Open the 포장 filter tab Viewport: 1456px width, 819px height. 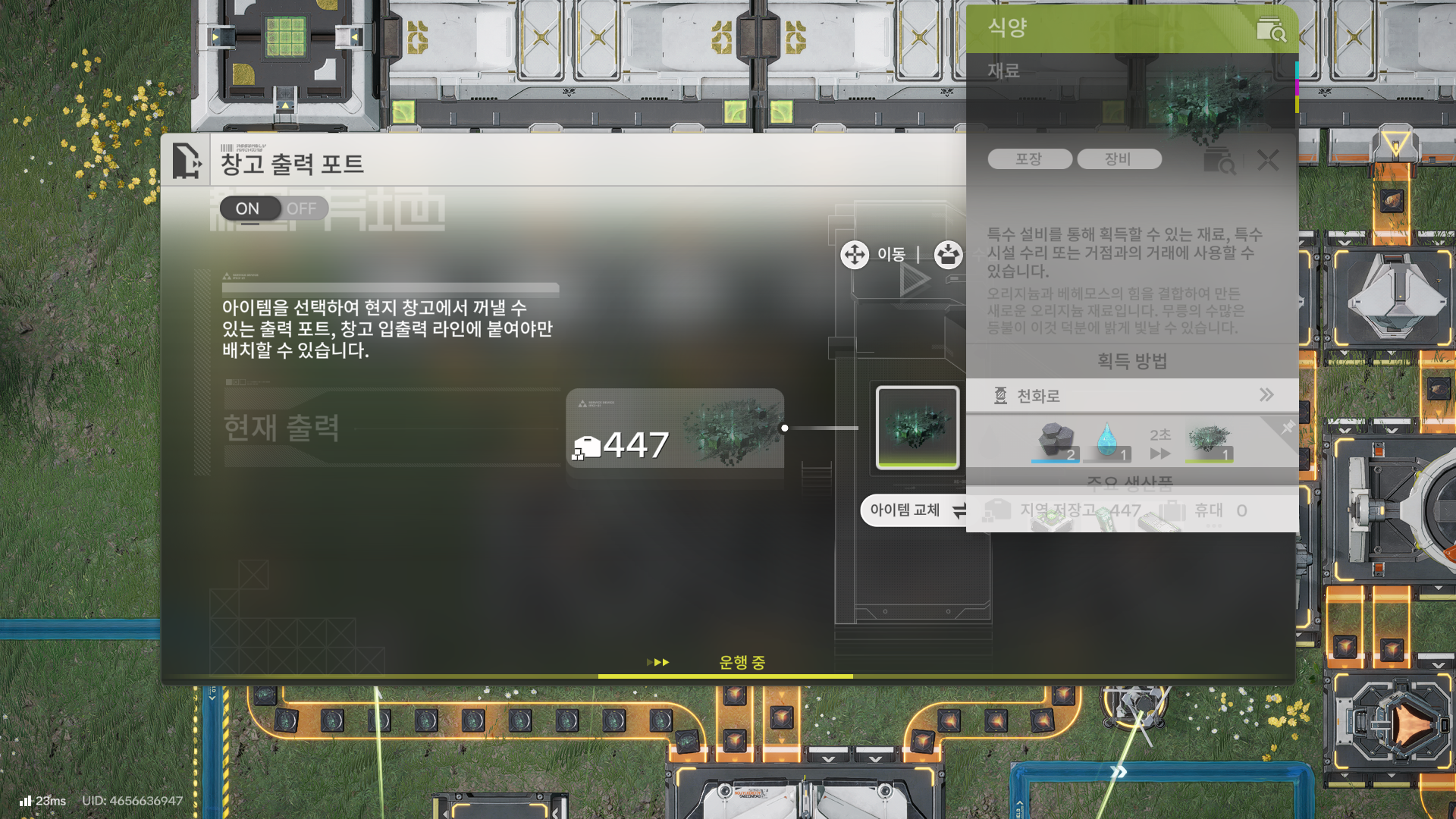click(x=1029, y=158)
